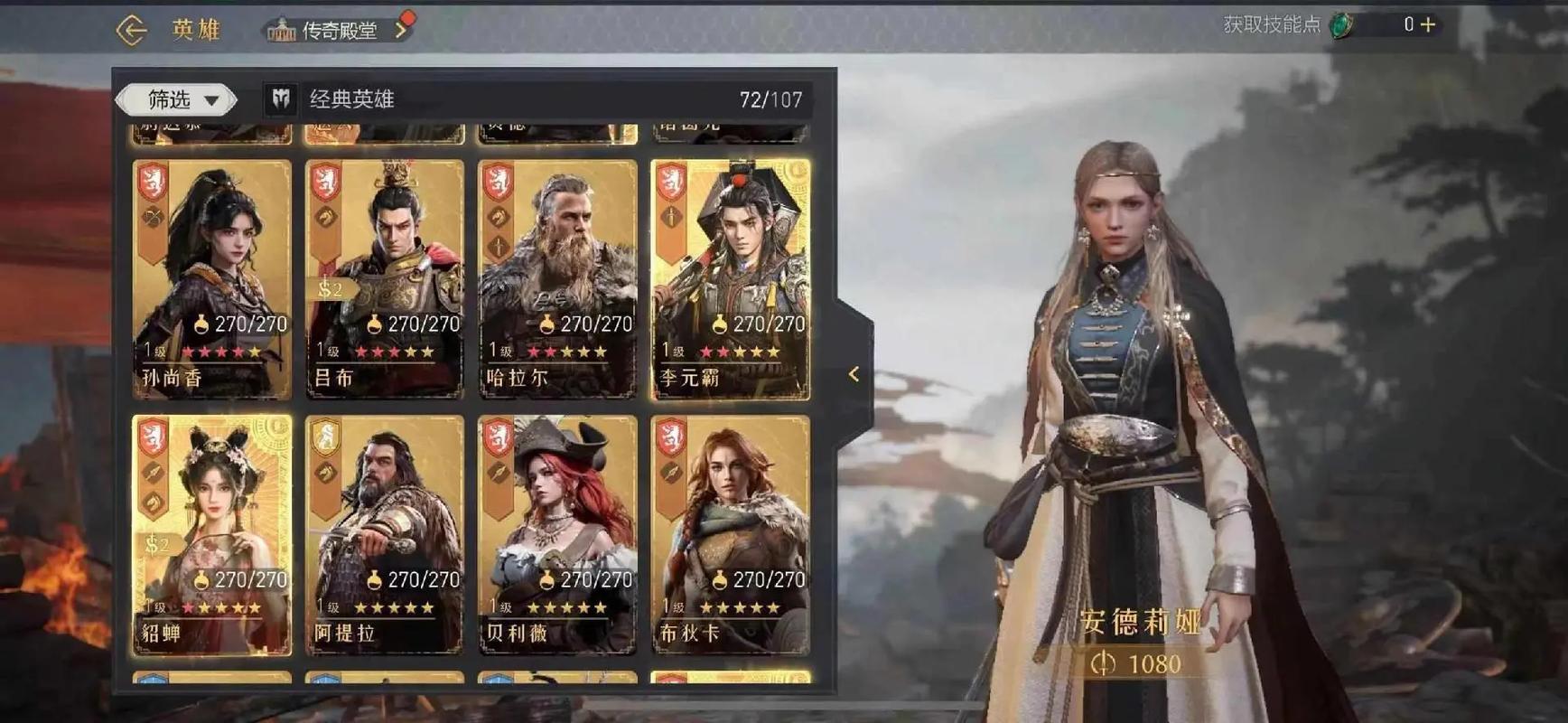Screen dimensions: 1568x723
Task: Choose the 哈拉尔 hero card
Action: 557,278
